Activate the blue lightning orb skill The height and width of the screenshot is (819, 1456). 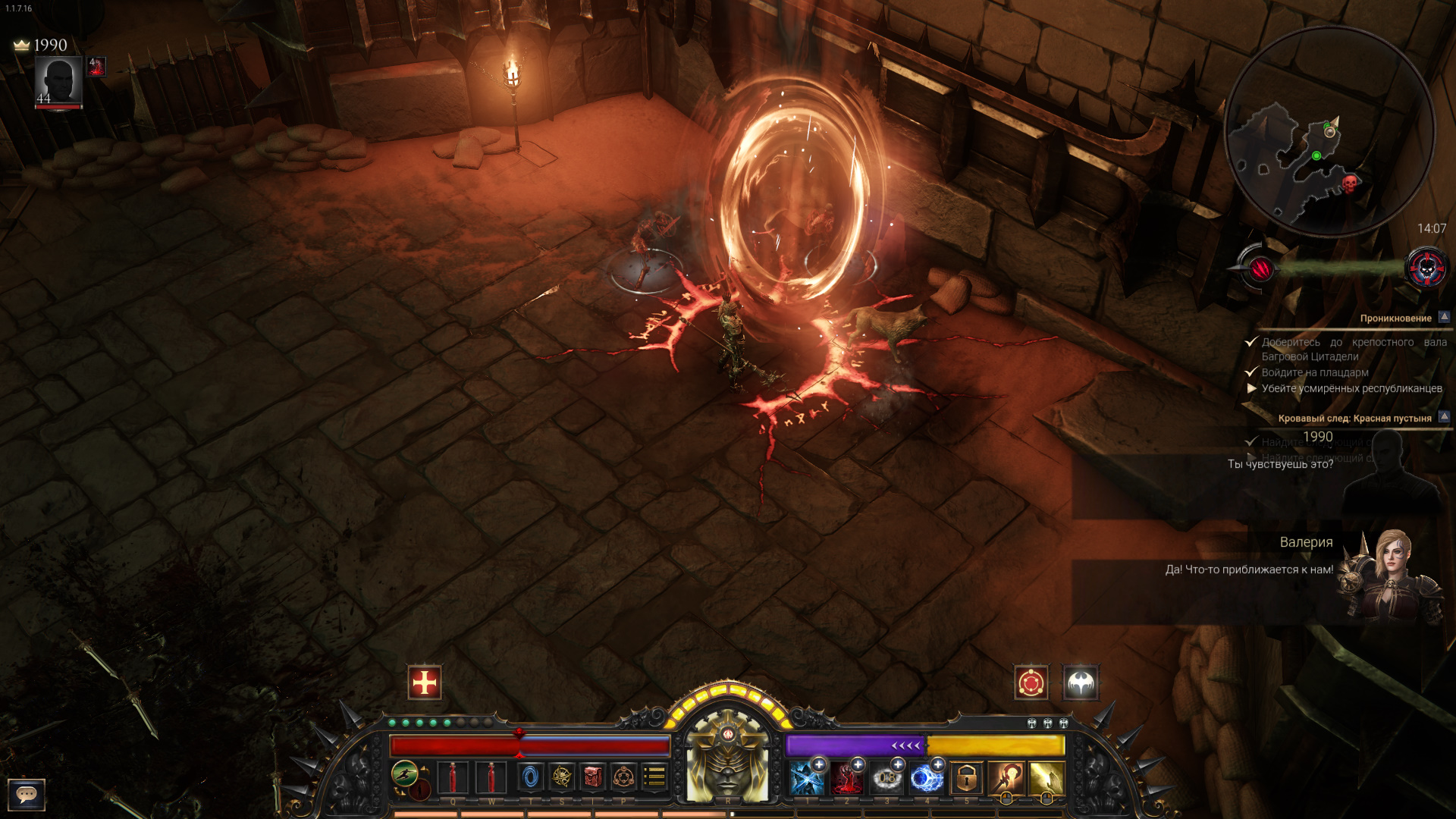926,779
